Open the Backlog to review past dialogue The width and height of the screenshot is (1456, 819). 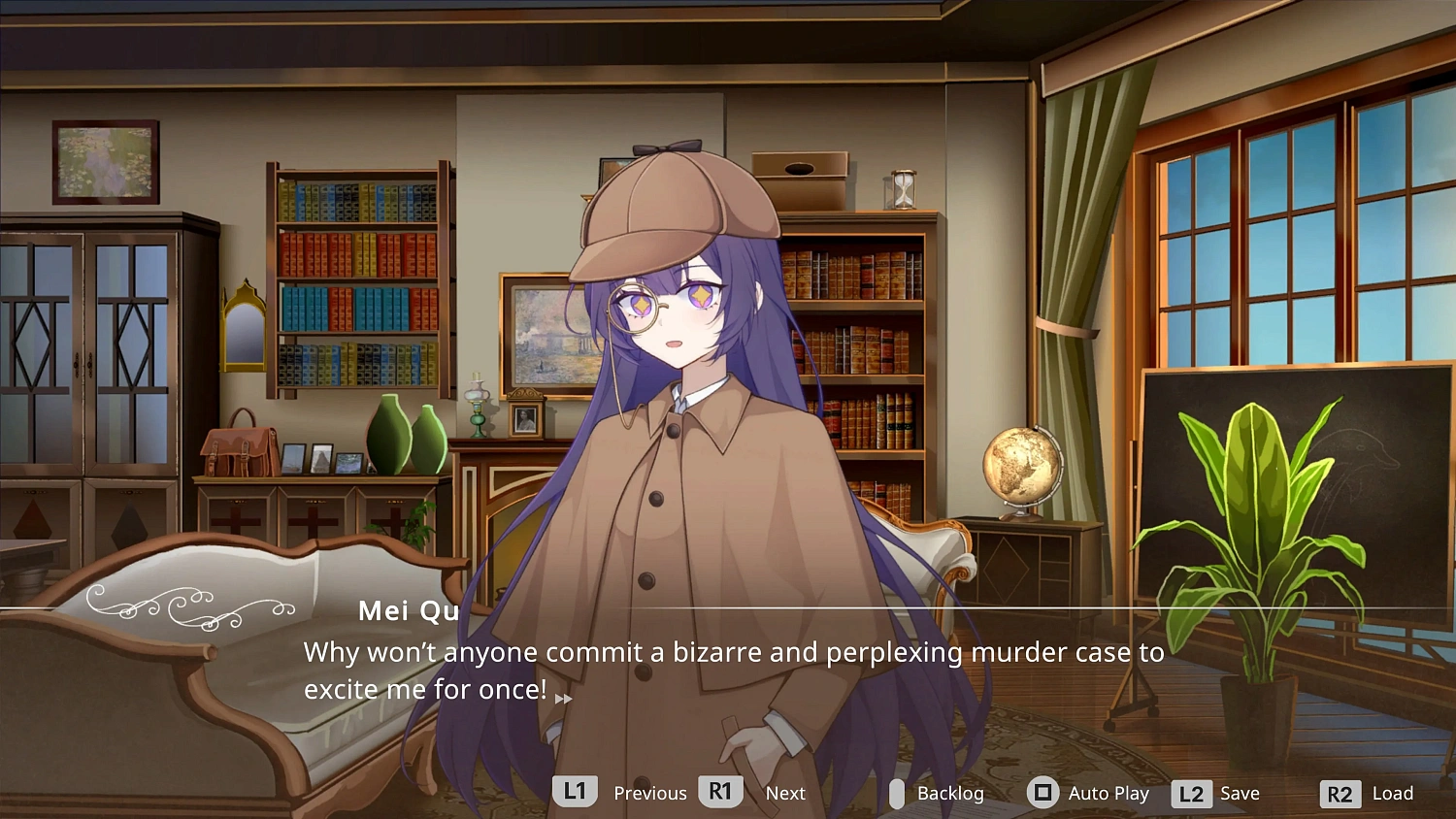950,793
